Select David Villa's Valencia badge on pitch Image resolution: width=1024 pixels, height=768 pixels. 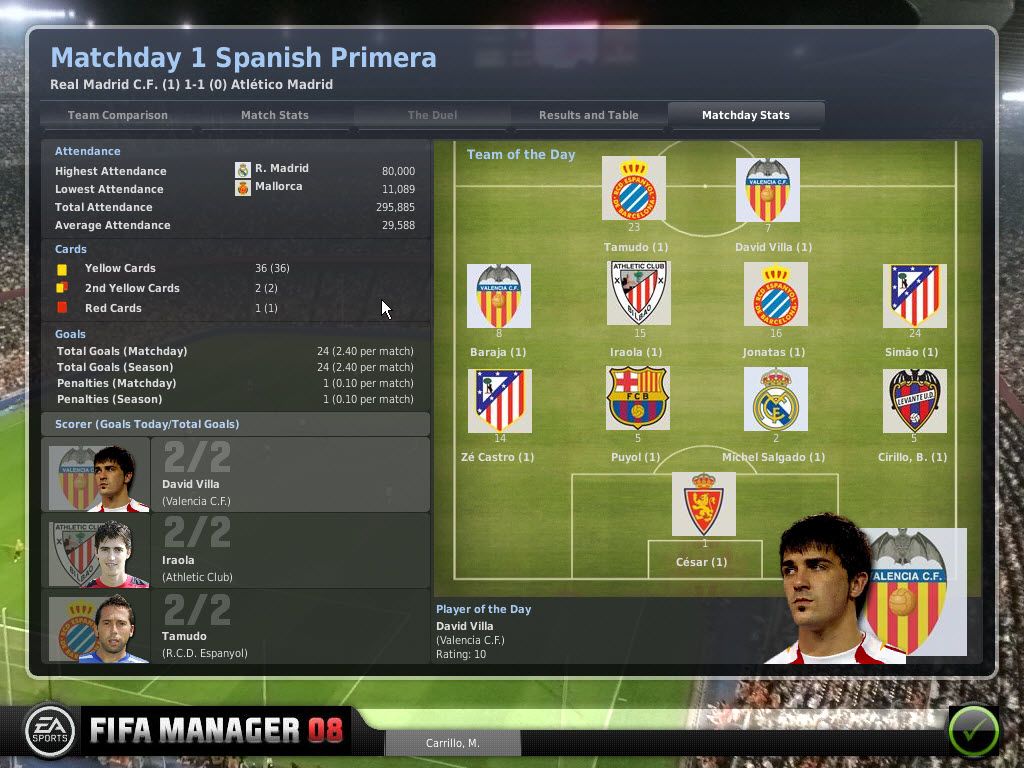tap(768, 190)
